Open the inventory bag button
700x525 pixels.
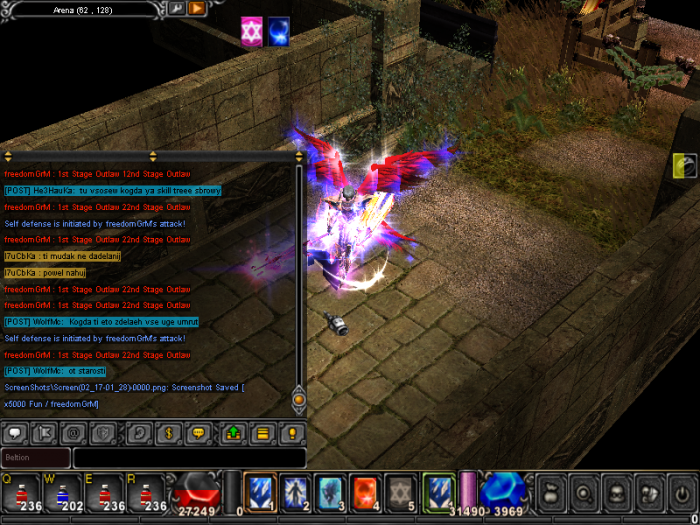pyautogui.click(x=552, y=493)
